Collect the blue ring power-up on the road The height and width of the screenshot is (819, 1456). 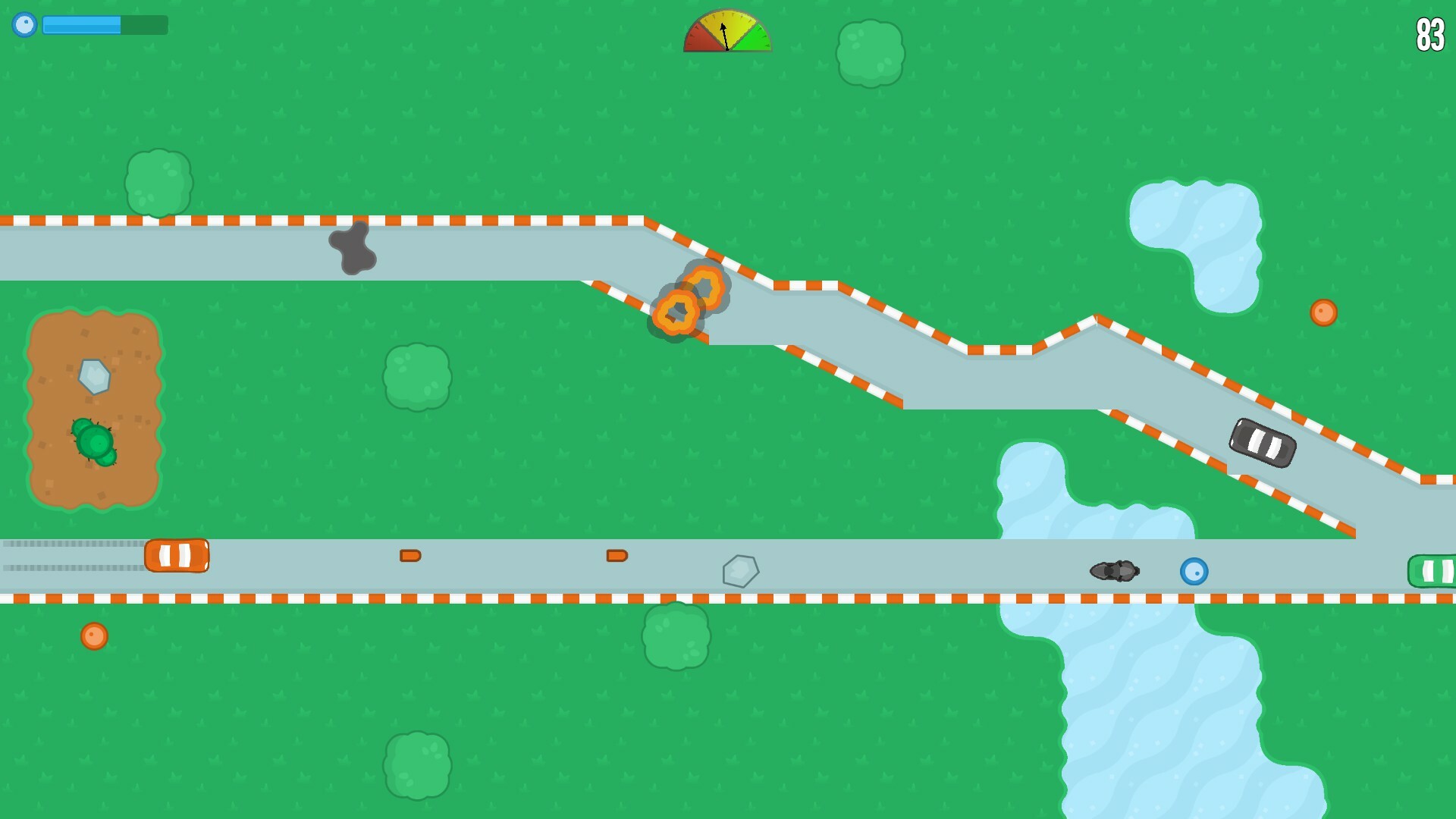[1194, 570]
